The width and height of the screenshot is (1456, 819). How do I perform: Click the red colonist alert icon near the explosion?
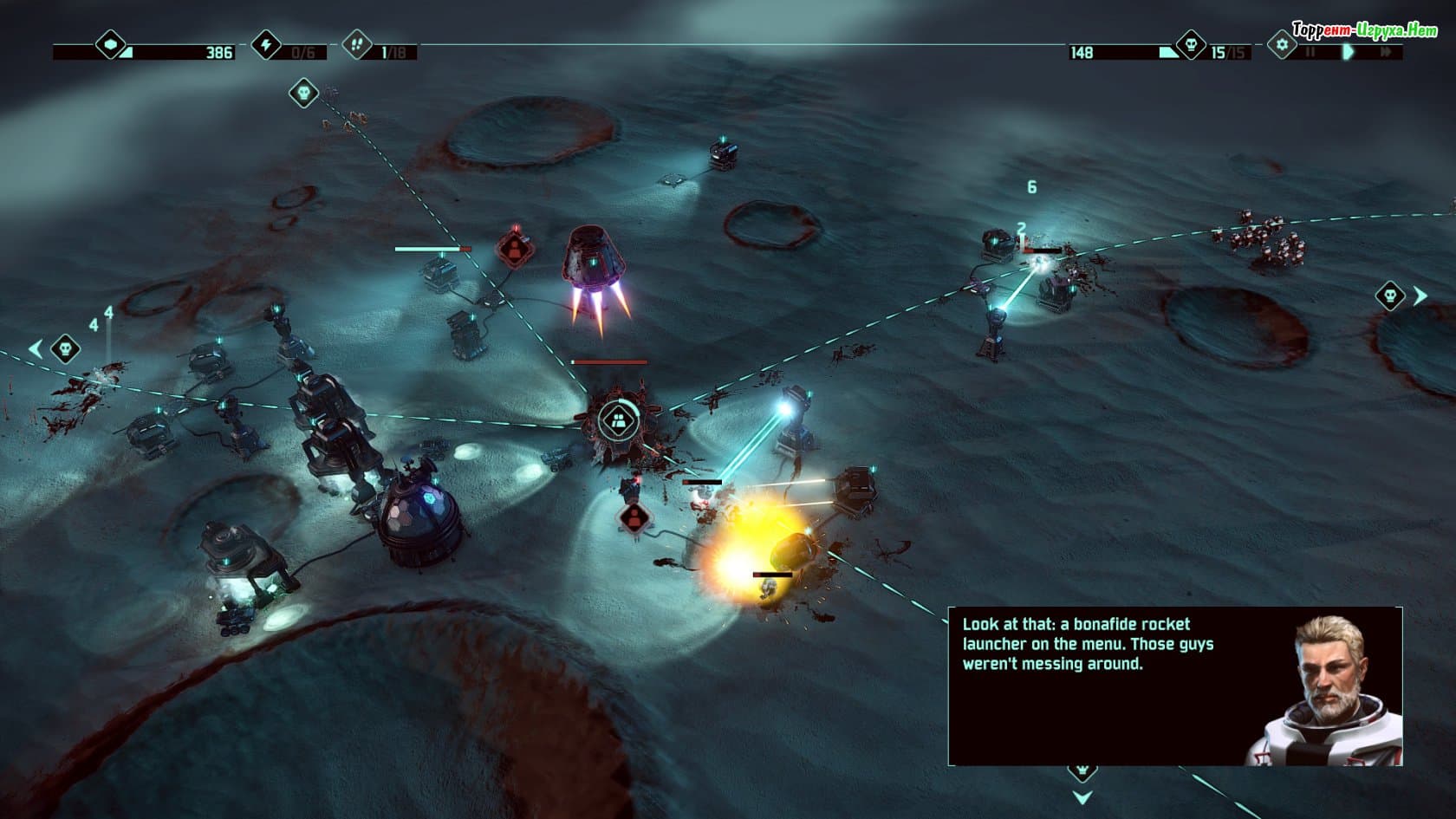coord(635,517)
